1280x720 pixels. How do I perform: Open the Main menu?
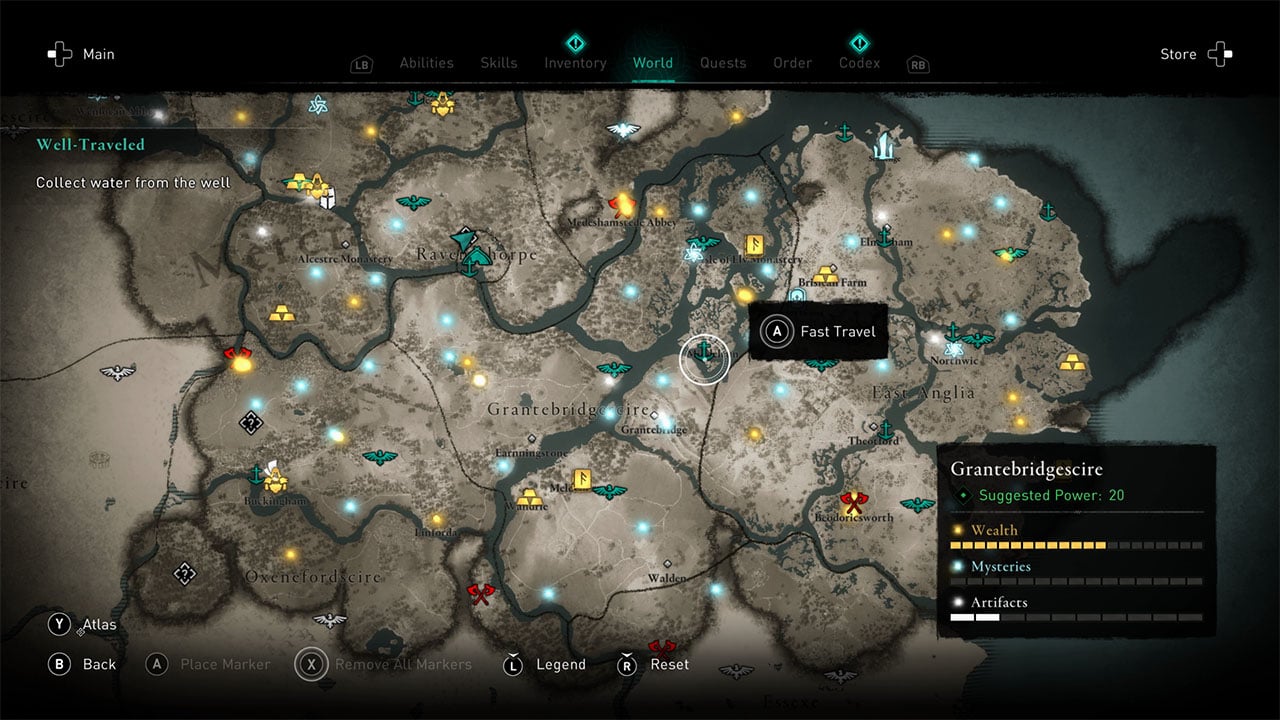(x=82, y=54)
